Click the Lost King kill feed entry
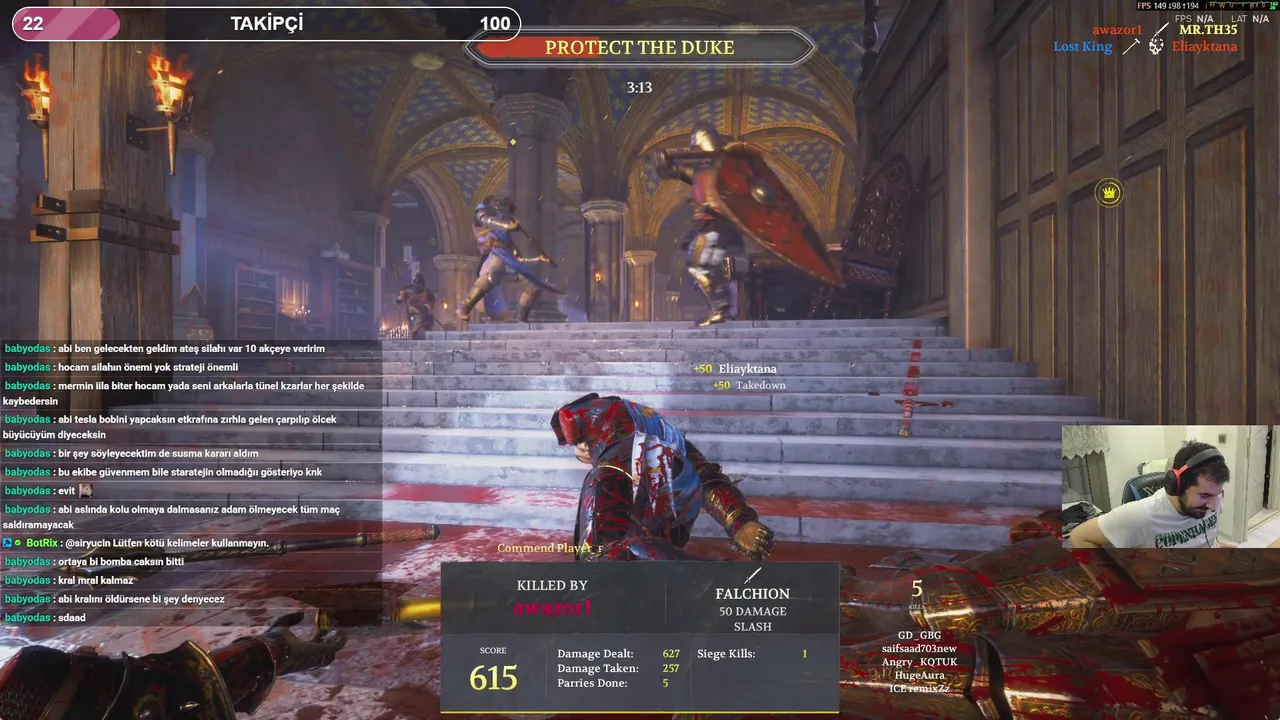The height and width of the screenshot is (720, 1280). coord(1082,47)
